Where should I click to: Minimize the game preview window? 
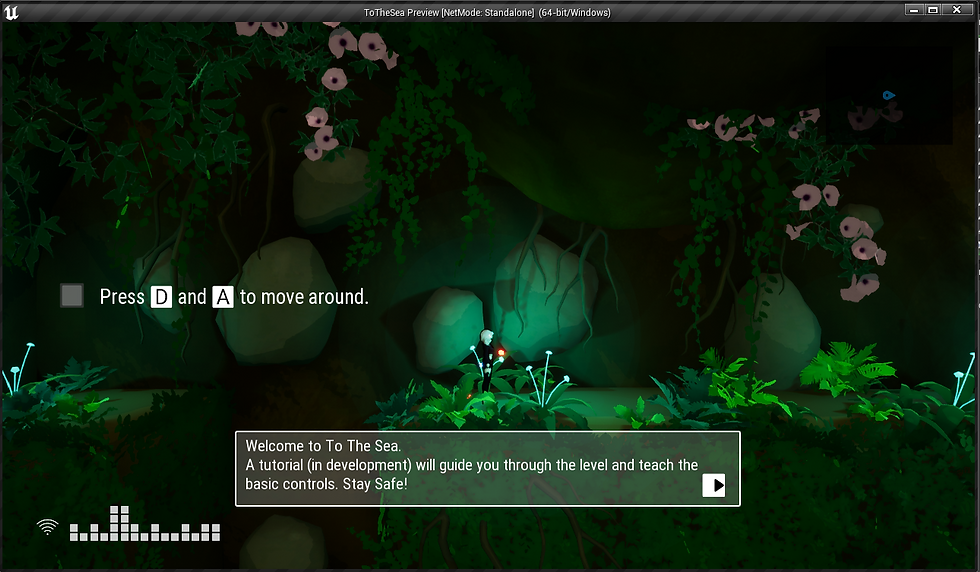click(914, 9)
